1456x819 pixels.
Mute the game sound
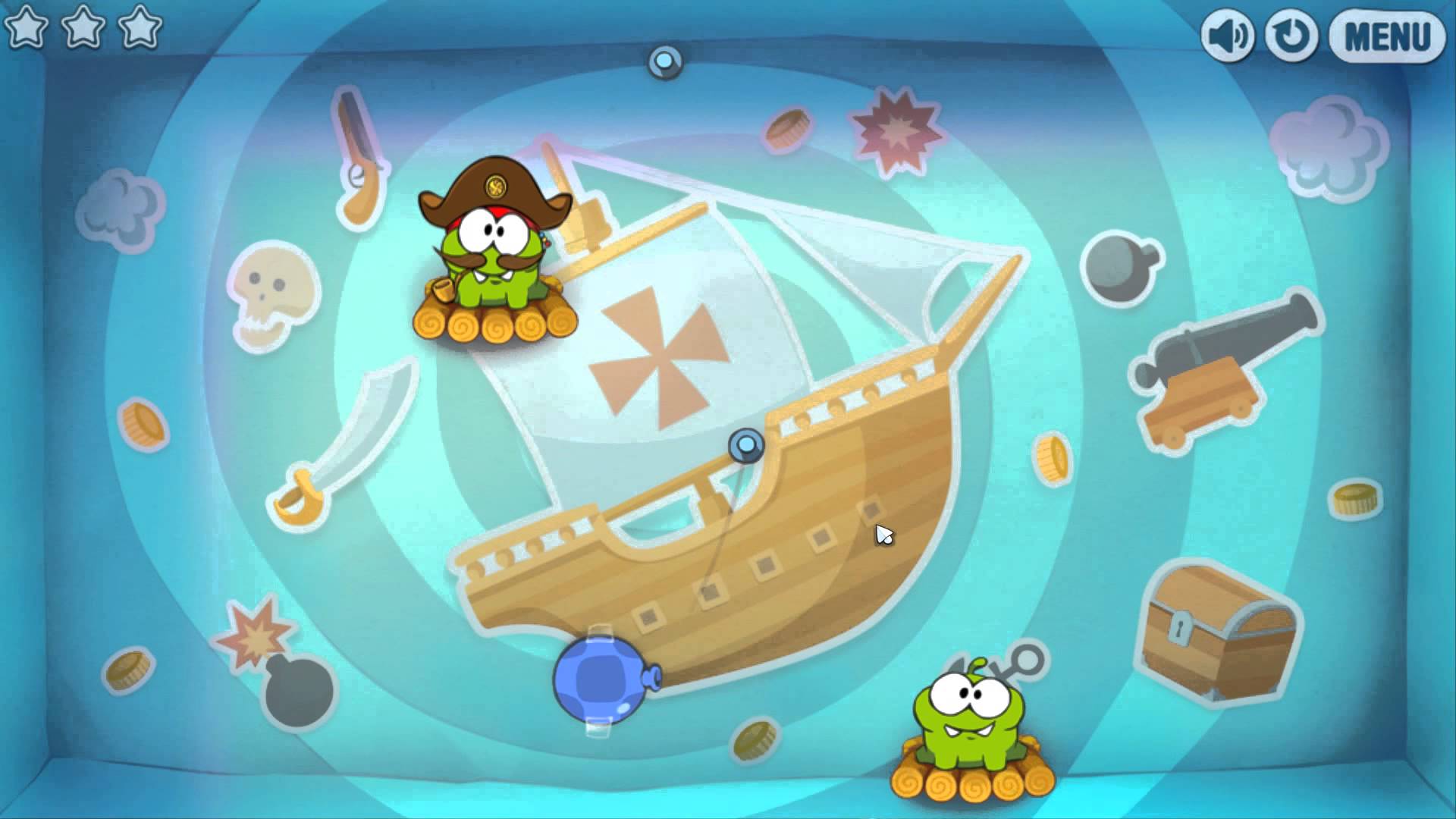1228,34
